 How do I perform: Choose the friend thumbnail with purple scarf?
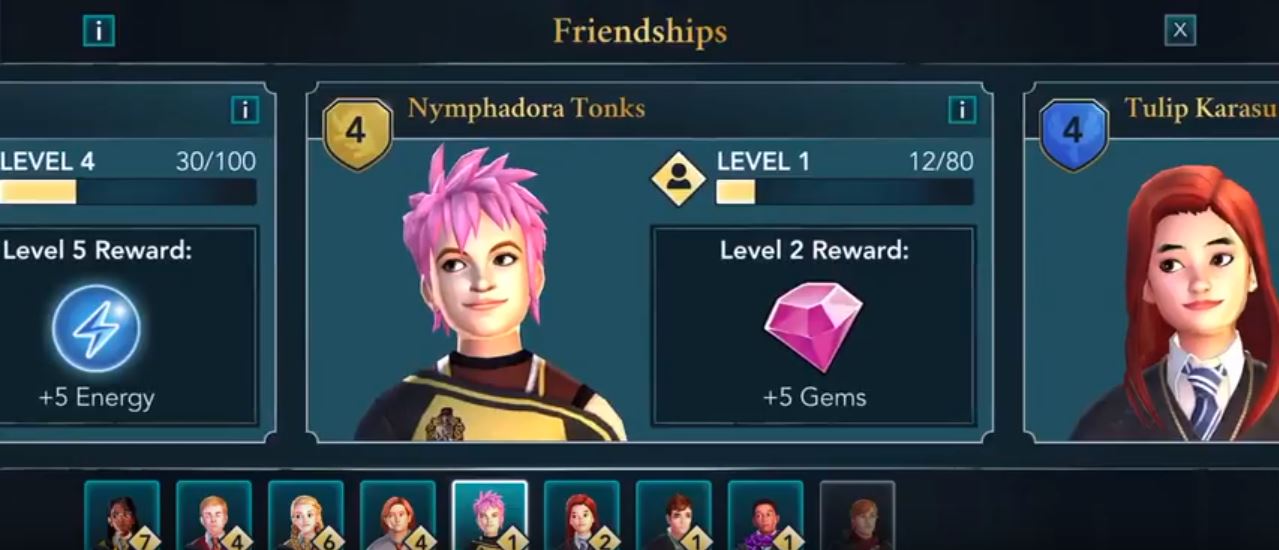(x=766, y=516)
